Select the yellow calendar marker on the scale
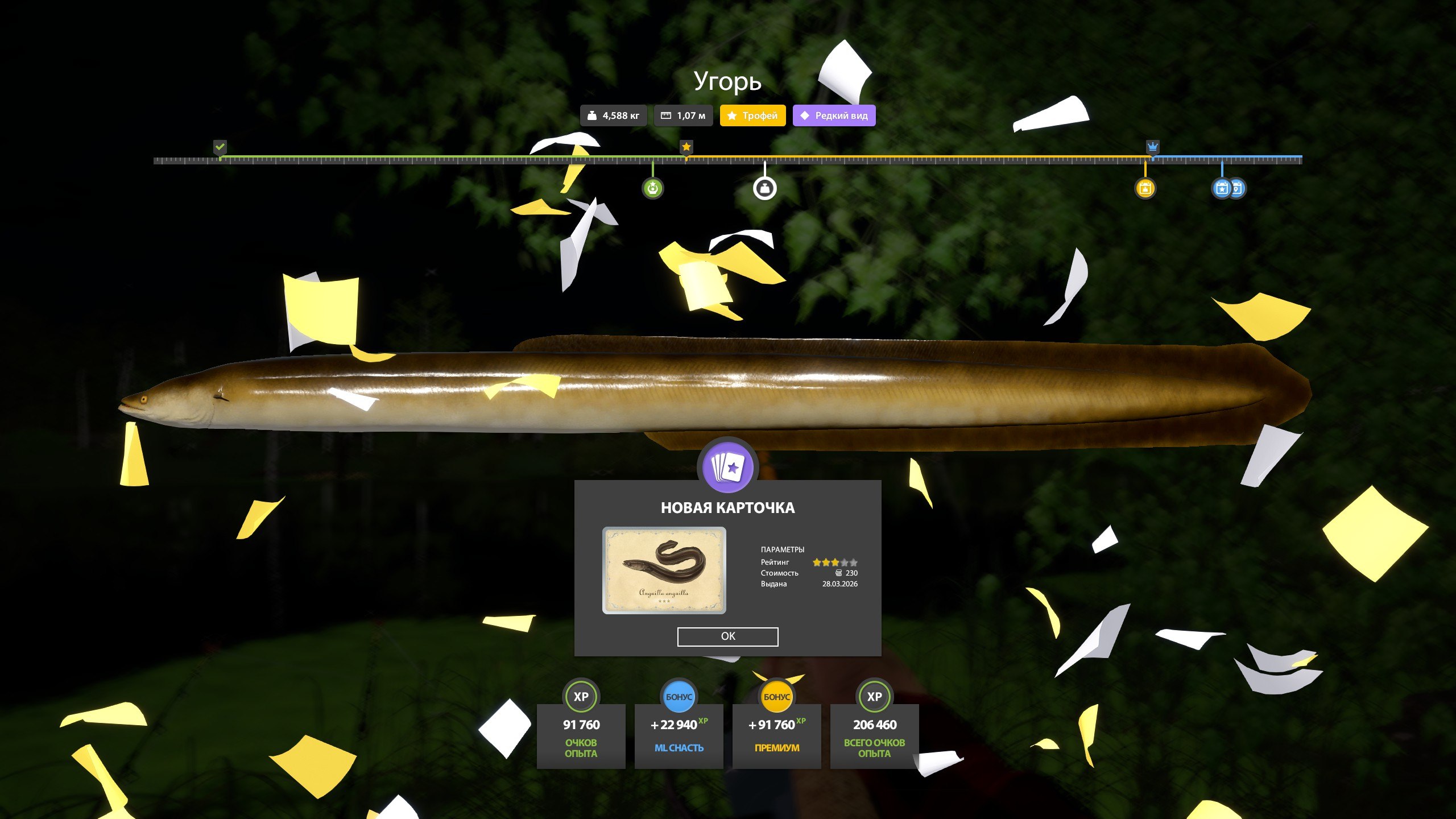Viewport: 1456px width, 819px height. (x=1145, y=188)
